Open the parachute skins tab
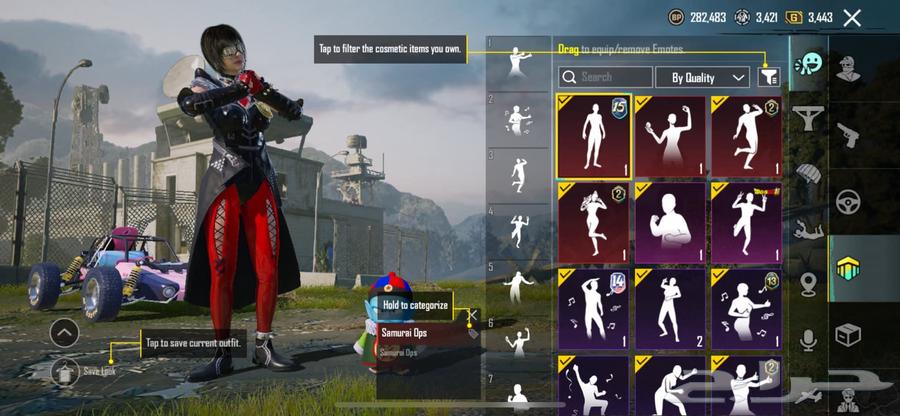 pos(808,174)
